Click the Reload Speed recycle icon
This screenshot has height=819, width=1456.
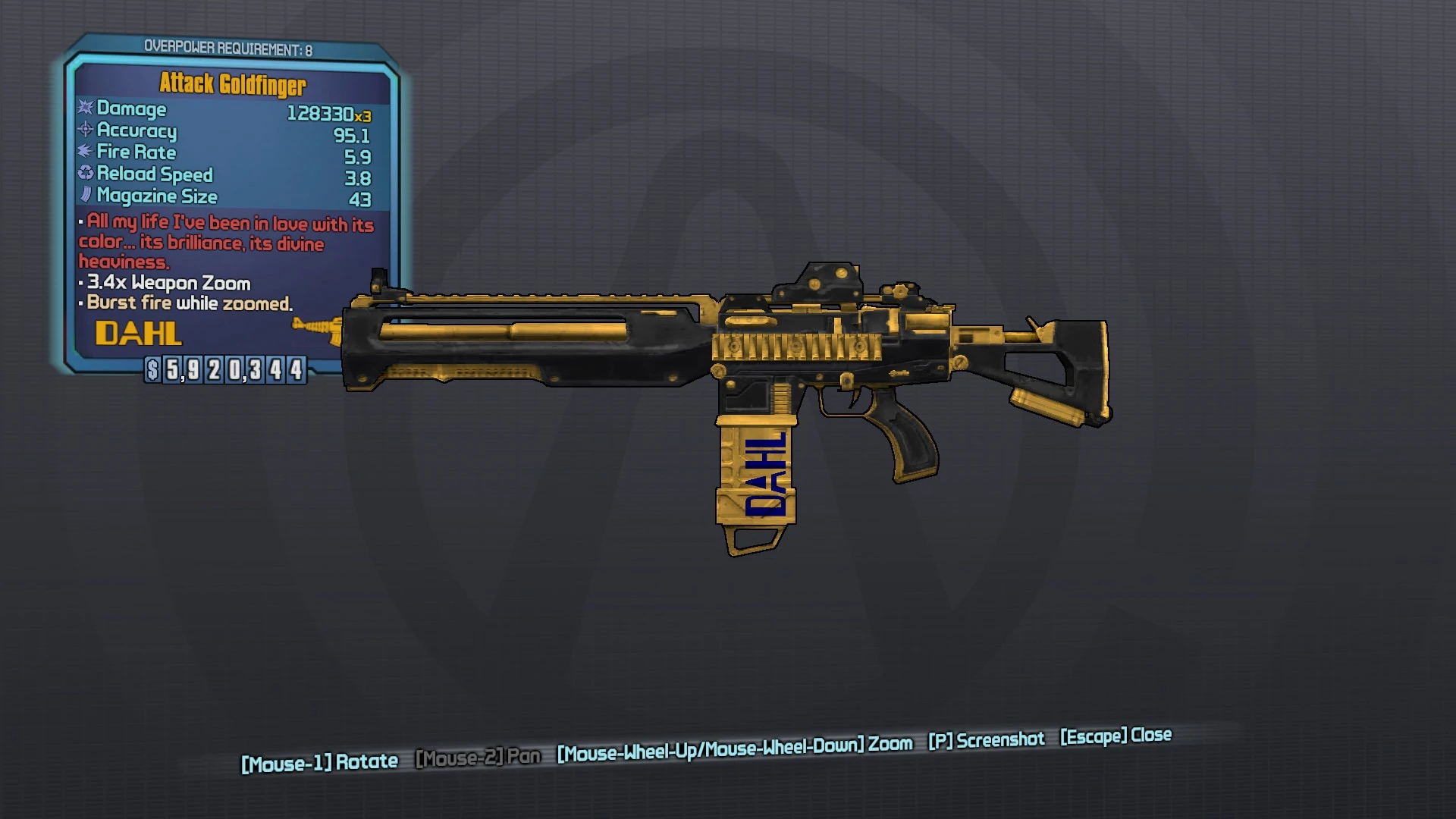point(85,174)
